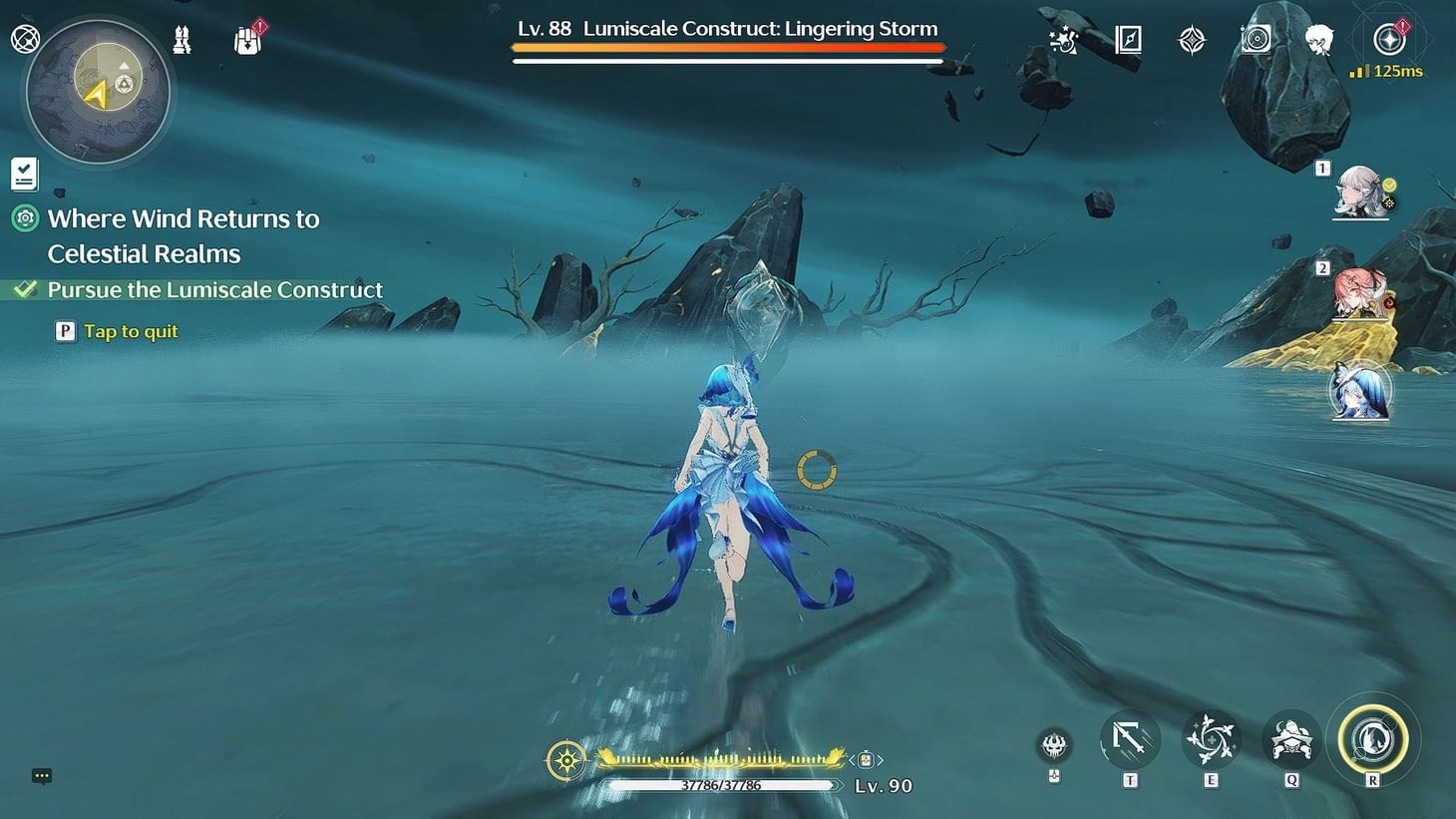Activate Resonance Liberation on the R button

(x=1374, y=738)
